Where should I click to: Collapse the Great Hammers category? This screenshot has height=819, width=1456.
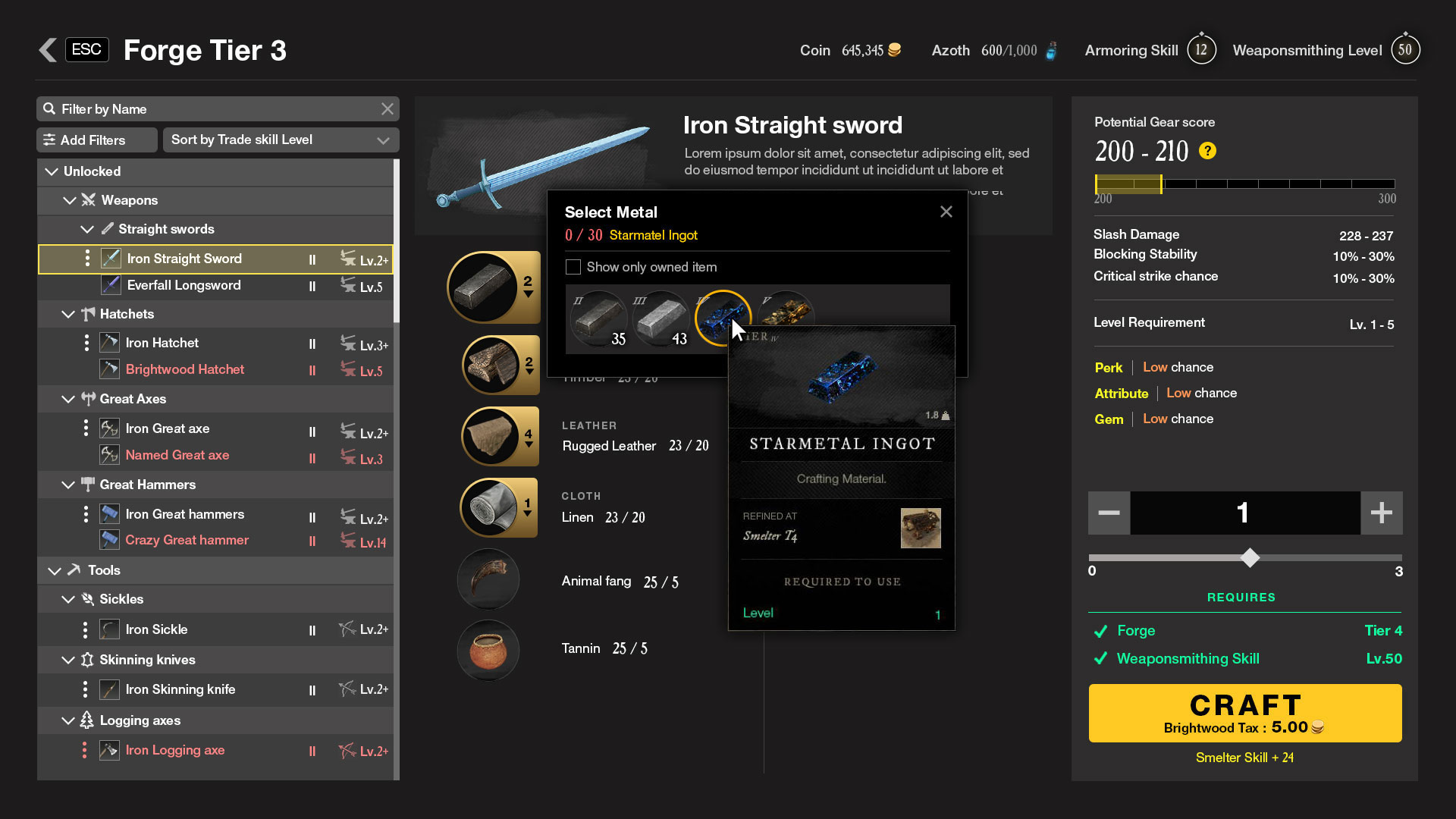click(68, 485)
